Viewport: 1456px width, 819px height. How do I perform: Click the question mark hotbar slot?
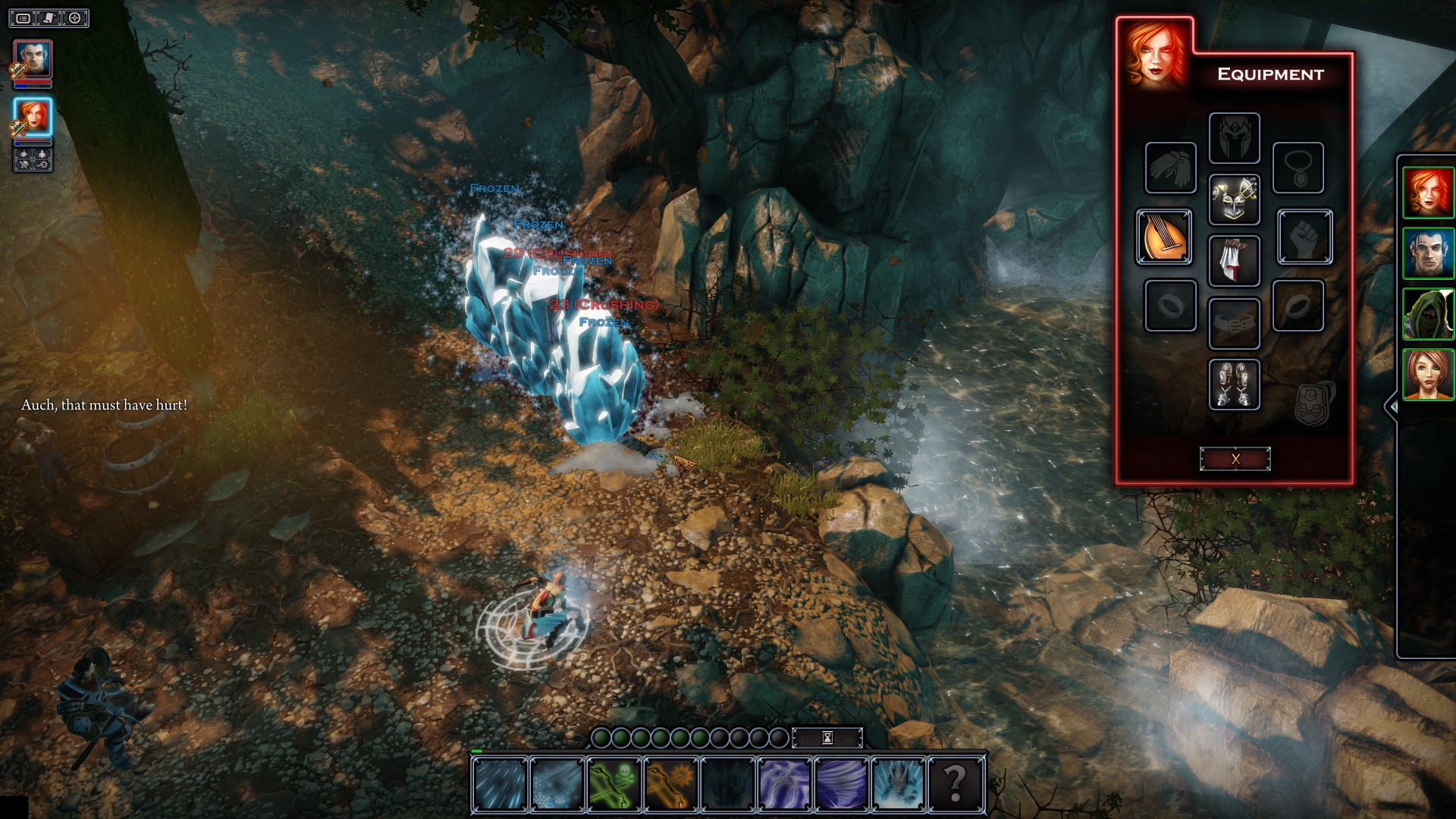click(955, 784)
